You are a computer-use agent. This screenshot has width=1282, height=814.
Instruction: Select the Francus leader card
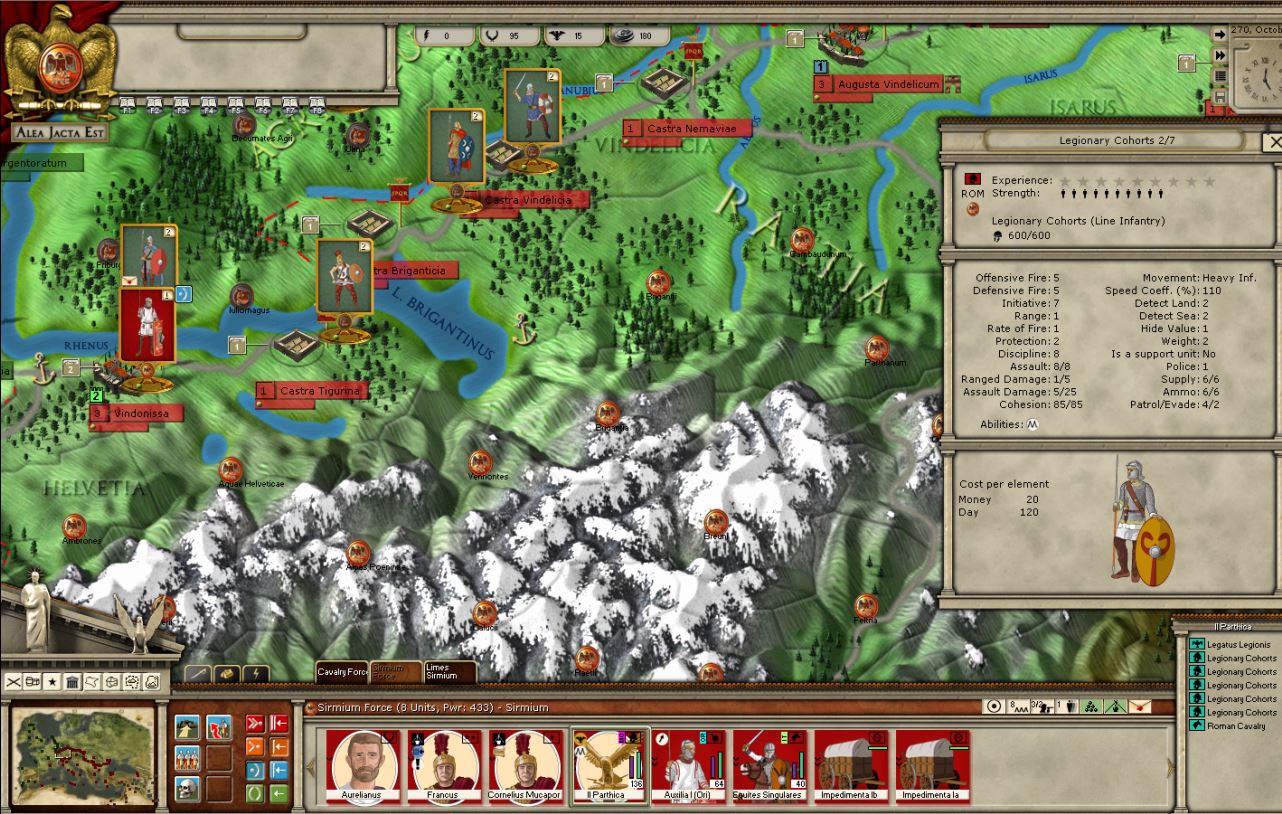tap(443, 766)
